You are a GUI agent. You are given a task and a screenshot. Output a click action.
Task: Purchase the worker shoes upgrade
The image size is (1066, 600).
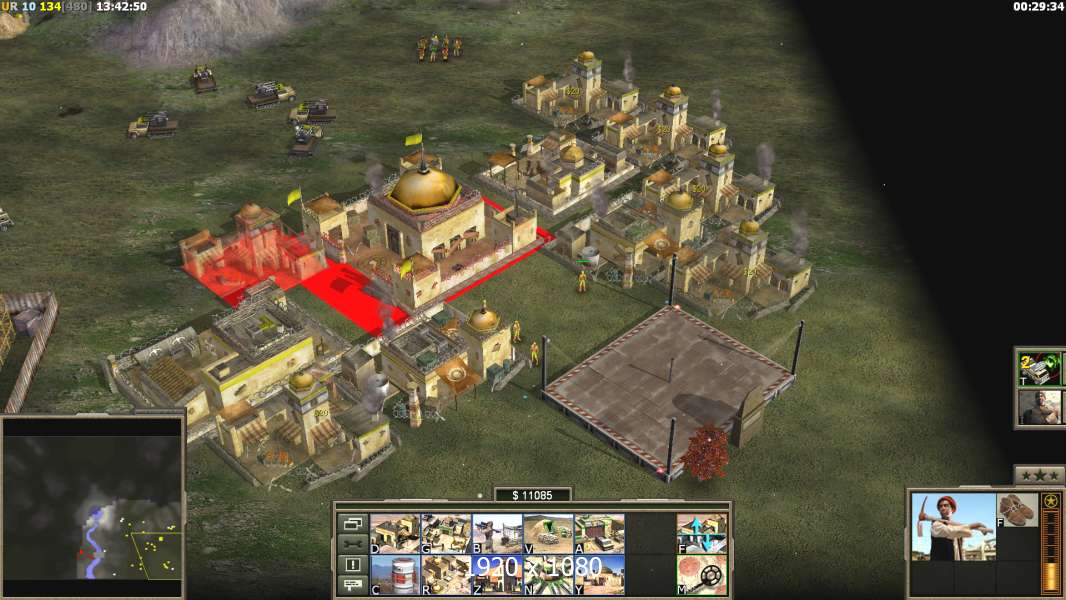coord(1018,510)
